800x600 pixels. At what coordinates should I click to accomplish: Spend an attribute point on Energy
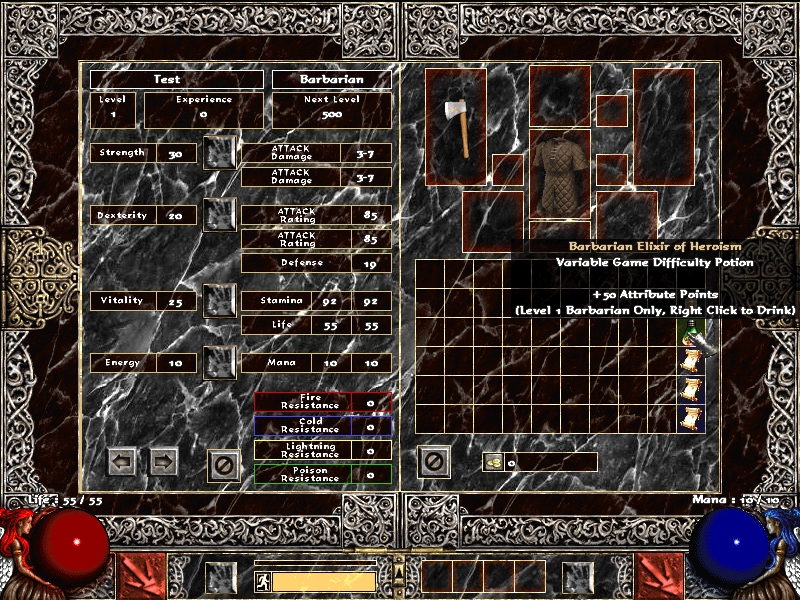pyautogui.click(x=220, y=362)
